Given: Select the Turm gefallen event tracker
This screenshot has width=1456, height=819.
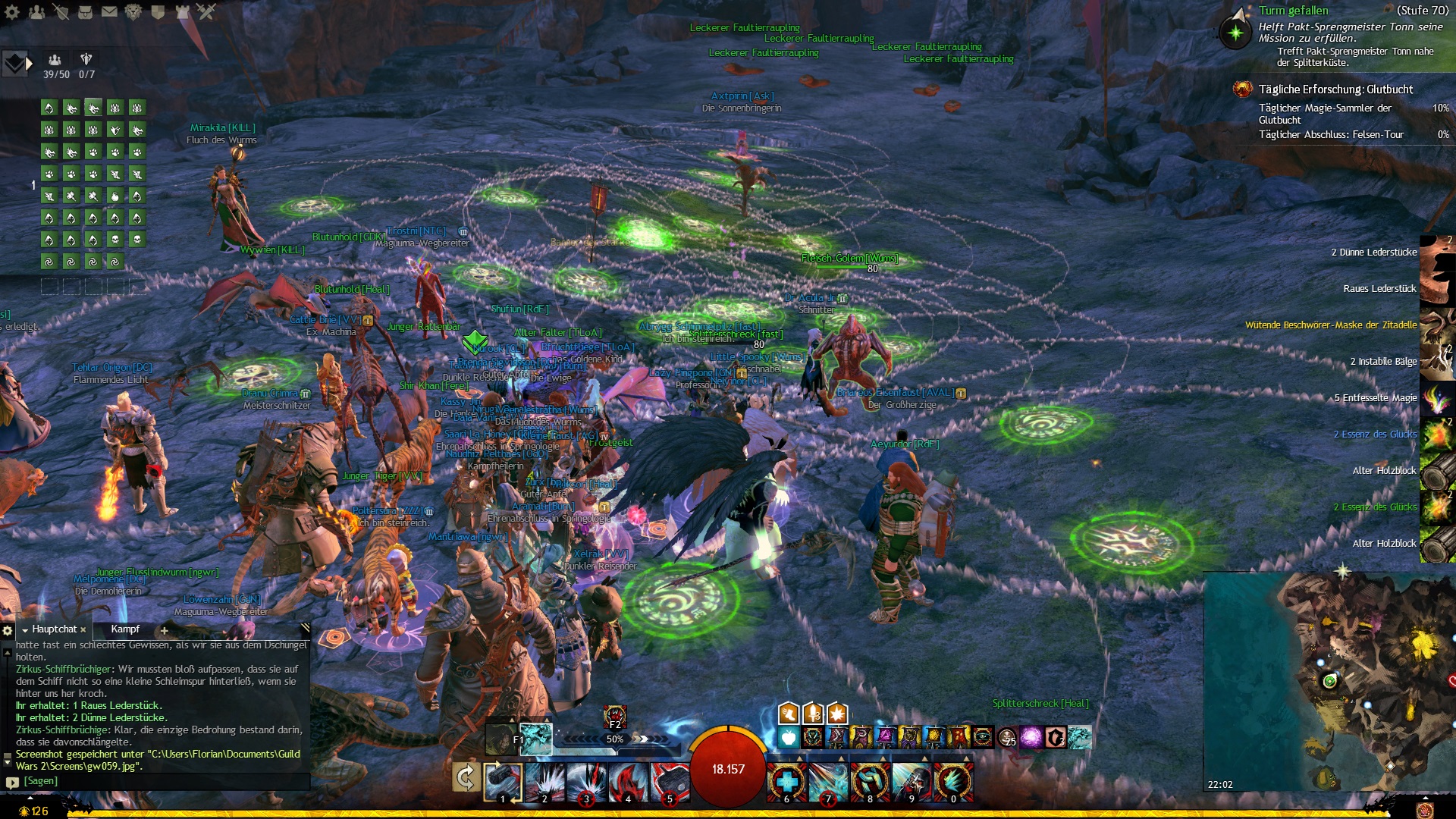Looking at the screenshot, I should point(1293,11).
